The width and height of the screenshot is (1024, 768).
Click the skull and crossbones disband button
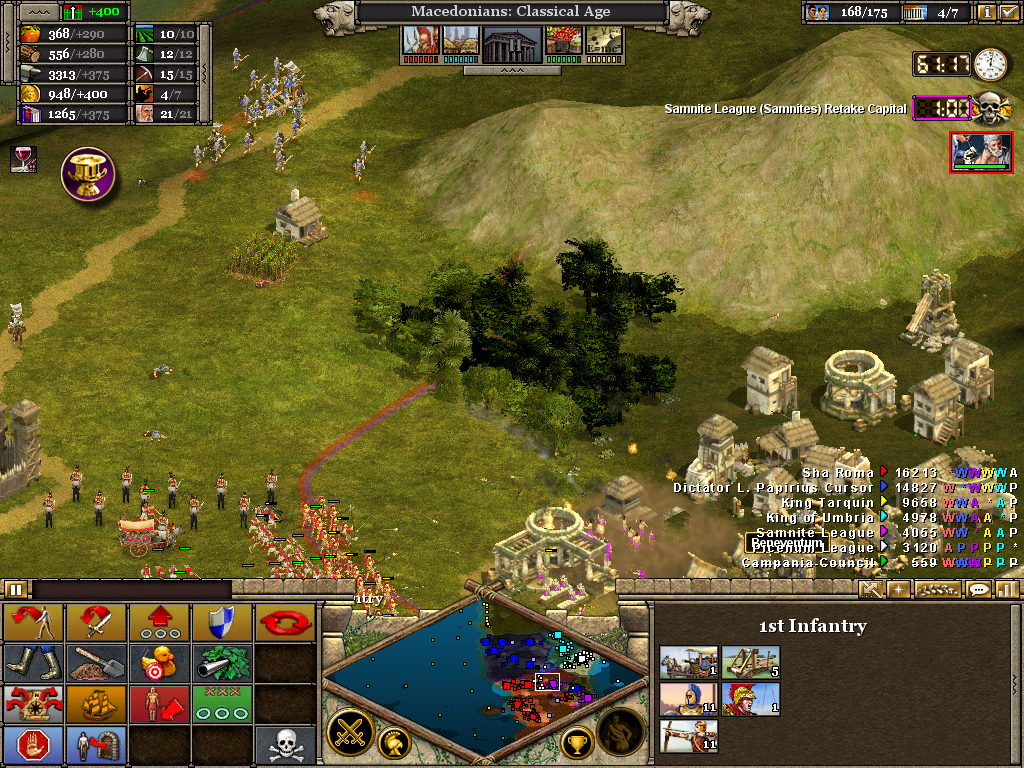pos(285,745)
